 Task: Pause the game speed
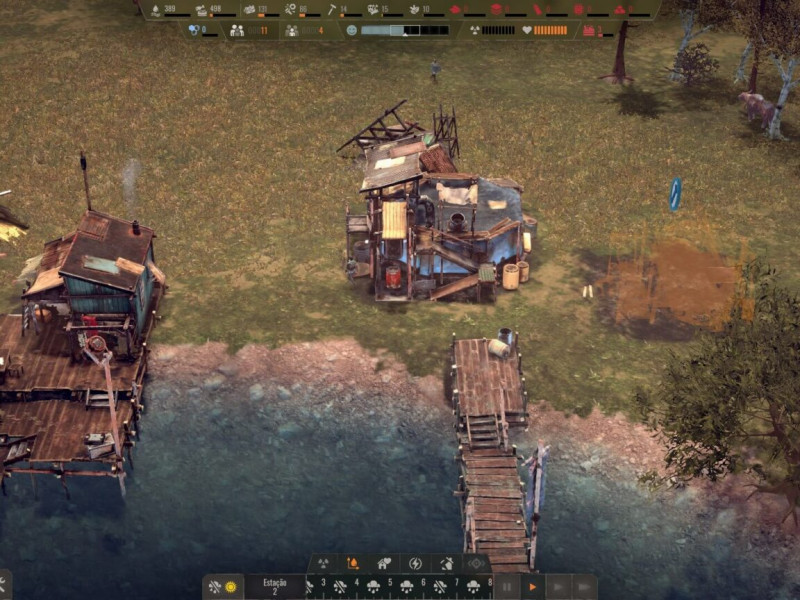tap(507, 587)
